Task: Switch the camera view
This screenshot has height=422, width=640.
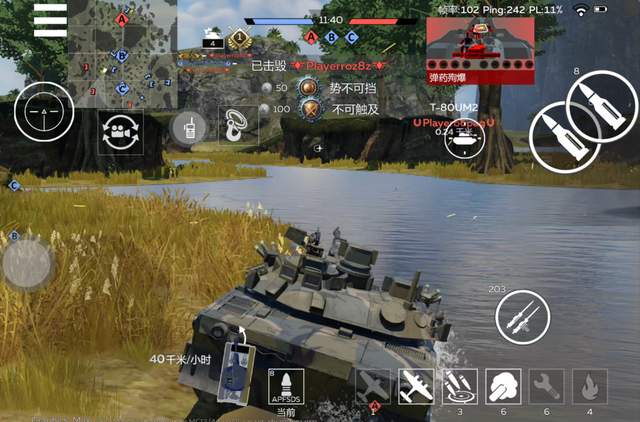Action: 121,132
